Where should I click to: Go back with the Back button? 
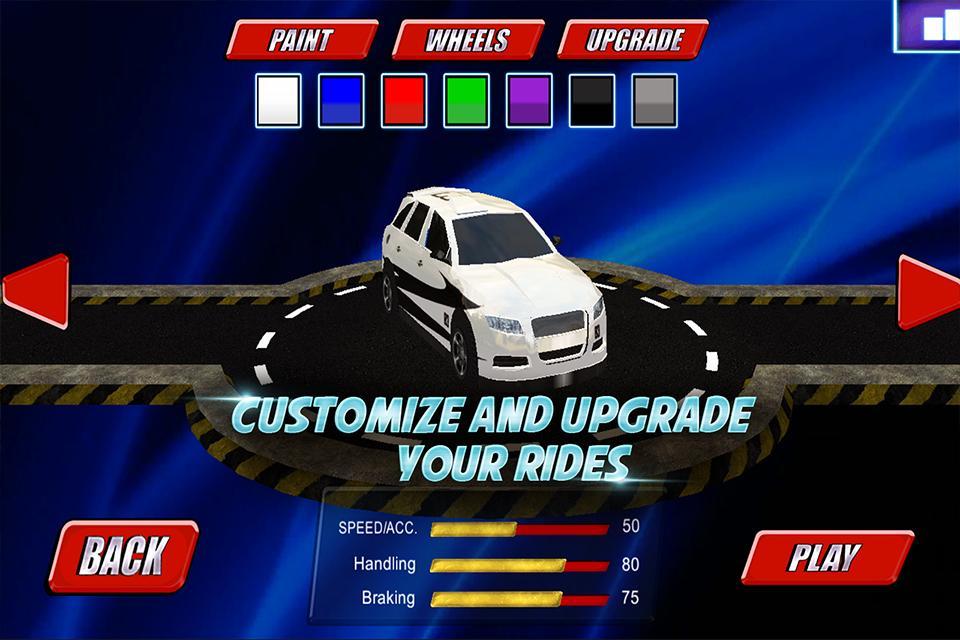(123, 555)
